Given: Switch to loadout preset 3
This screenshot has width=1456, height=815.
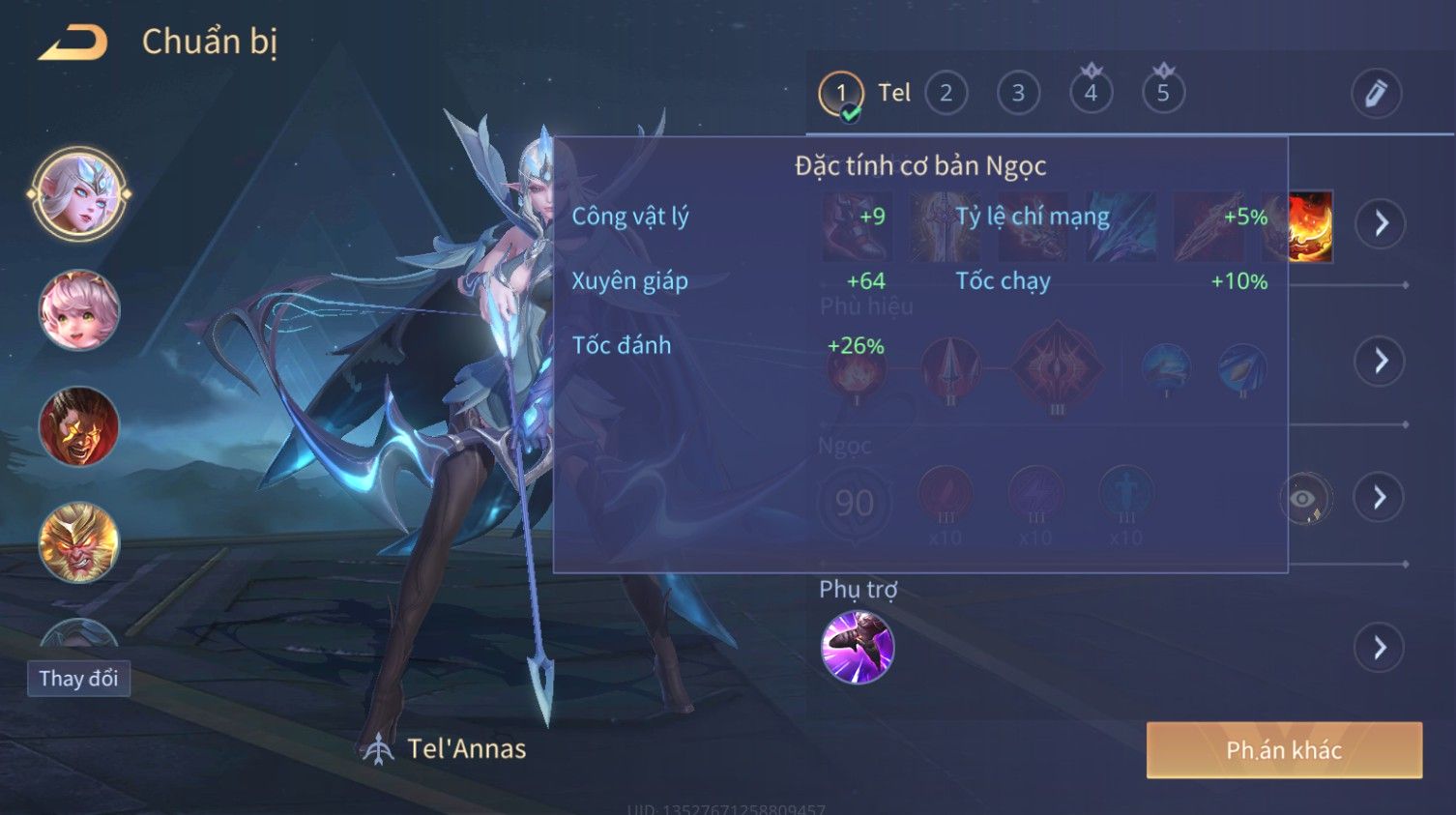Looking at the screenshot, I should tap(1018, 94).
